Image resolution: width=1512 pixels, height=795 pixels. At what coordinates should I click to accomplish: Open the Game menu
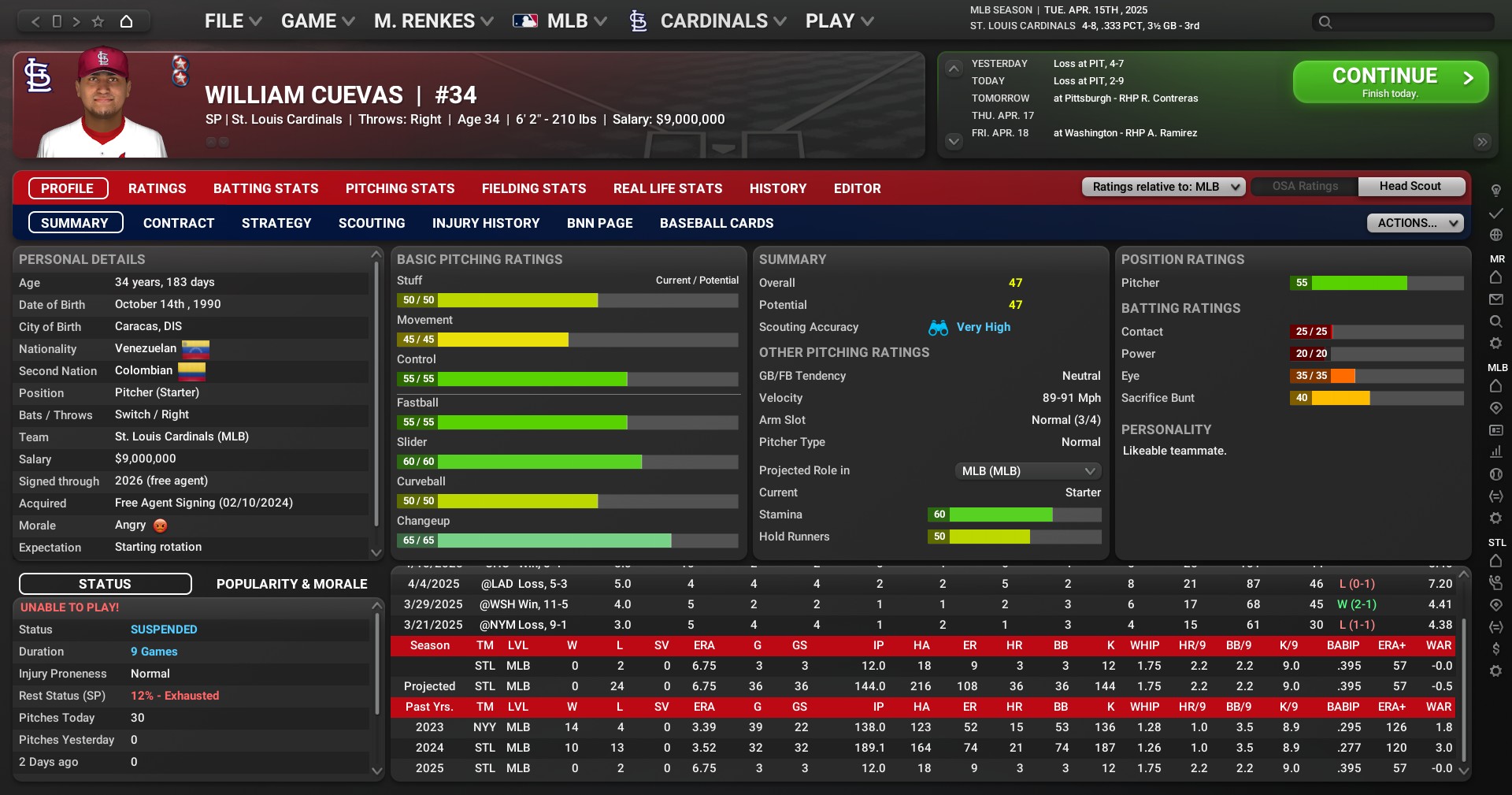pyautogui.click(x=317, y=21)
